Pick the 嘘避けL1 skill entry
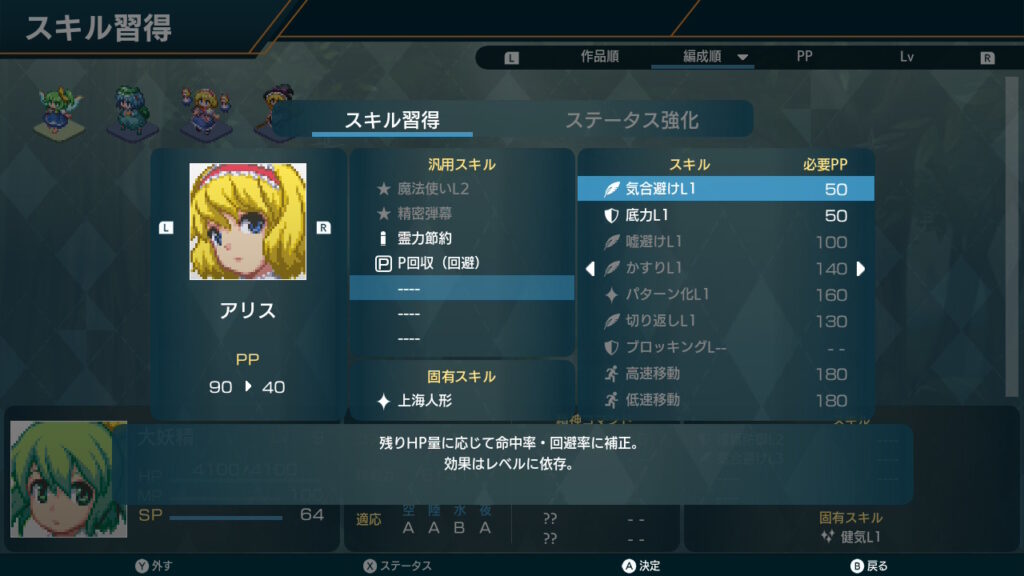The width and height of the screenshot is (1024, 576). 725,242
